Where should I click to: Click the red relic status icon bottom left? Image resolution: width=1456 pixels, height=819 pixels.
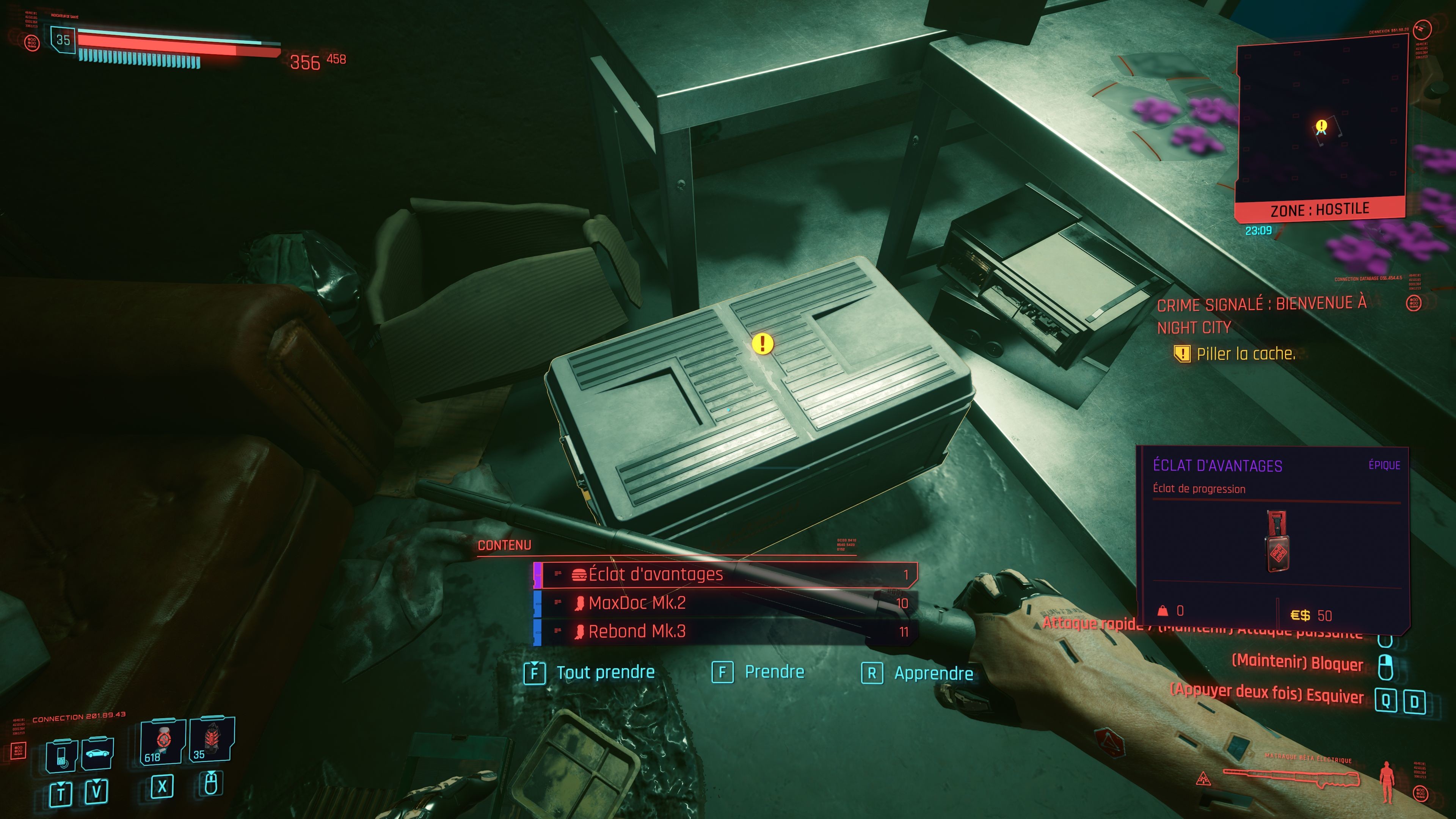[19, 751]
